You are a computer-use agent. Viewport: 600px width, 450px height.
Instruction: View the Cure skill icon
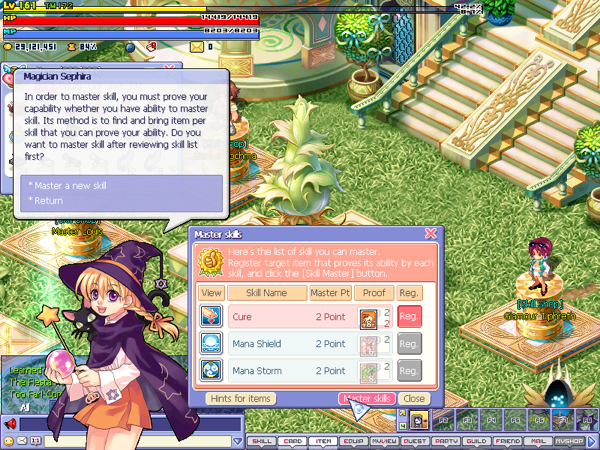tap(211, 317)
